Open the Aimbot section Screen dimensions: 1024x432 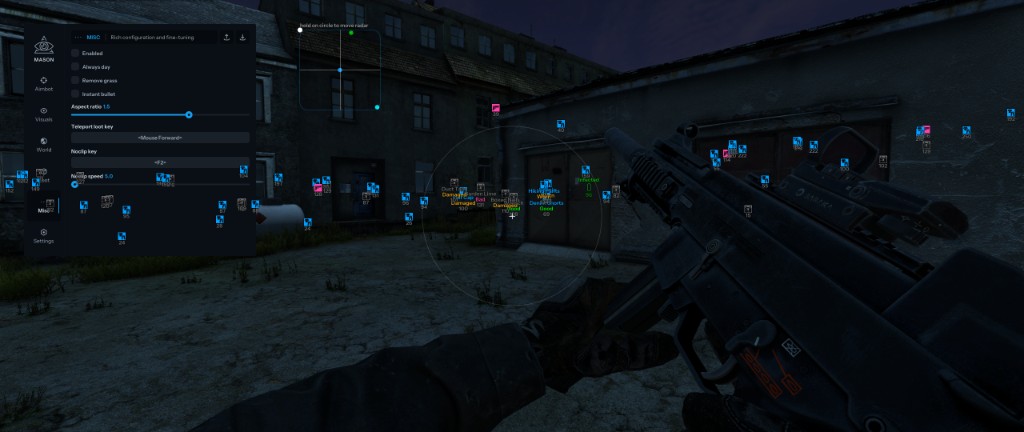pos(44,82)
